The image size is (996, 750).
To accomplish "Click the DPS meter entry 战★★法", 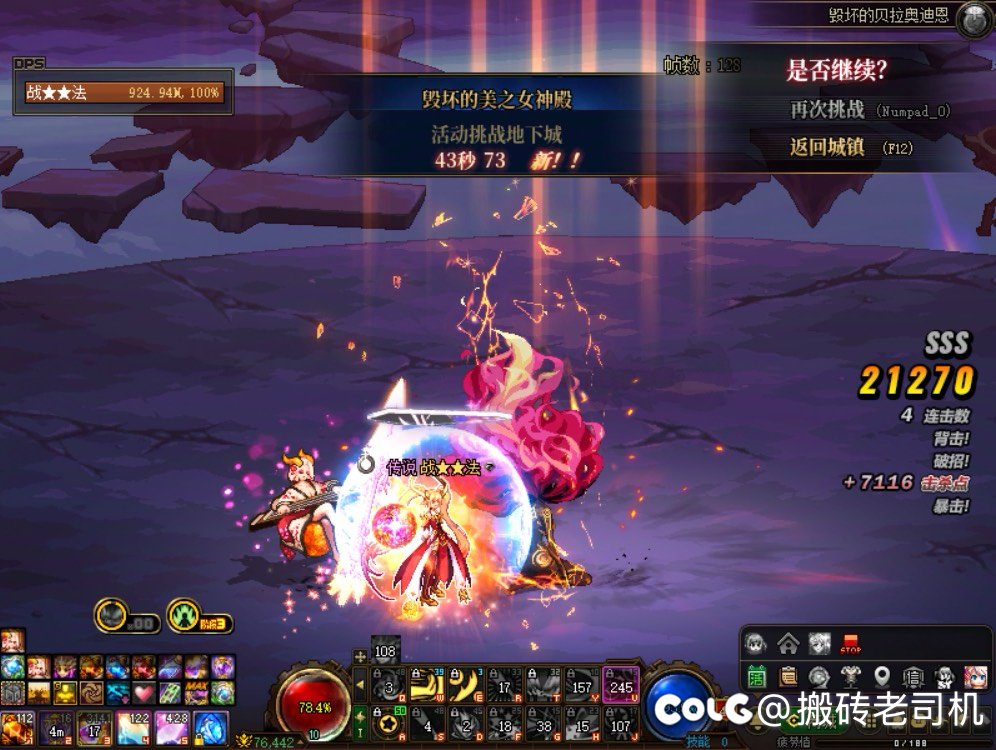I will pyautogui.click(x=125, y=93).
